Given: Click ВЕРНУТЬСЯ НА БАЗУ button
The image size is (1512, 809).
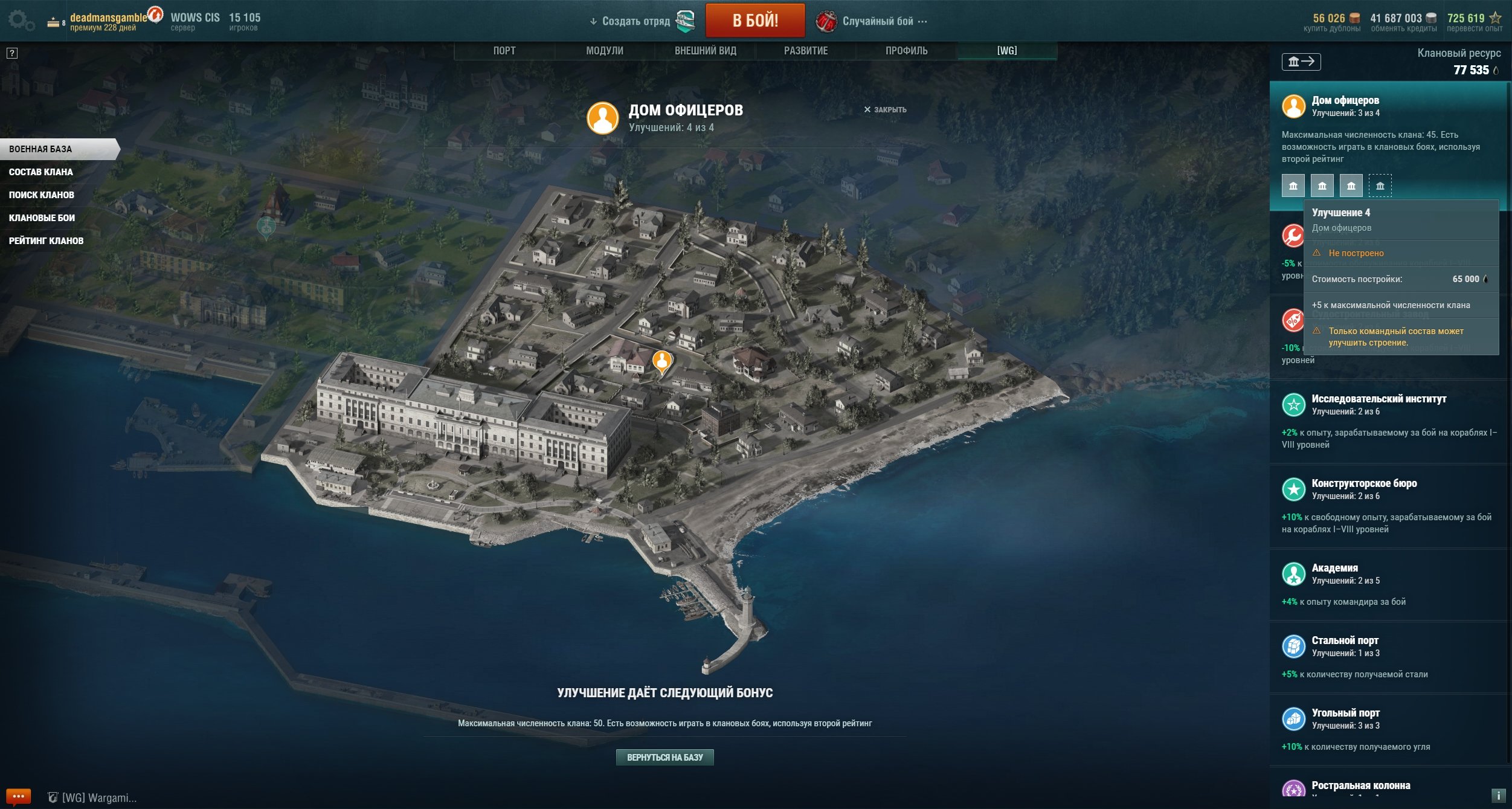Looking at the screenshot, I should pyautogui.click(x=664, y=758).
